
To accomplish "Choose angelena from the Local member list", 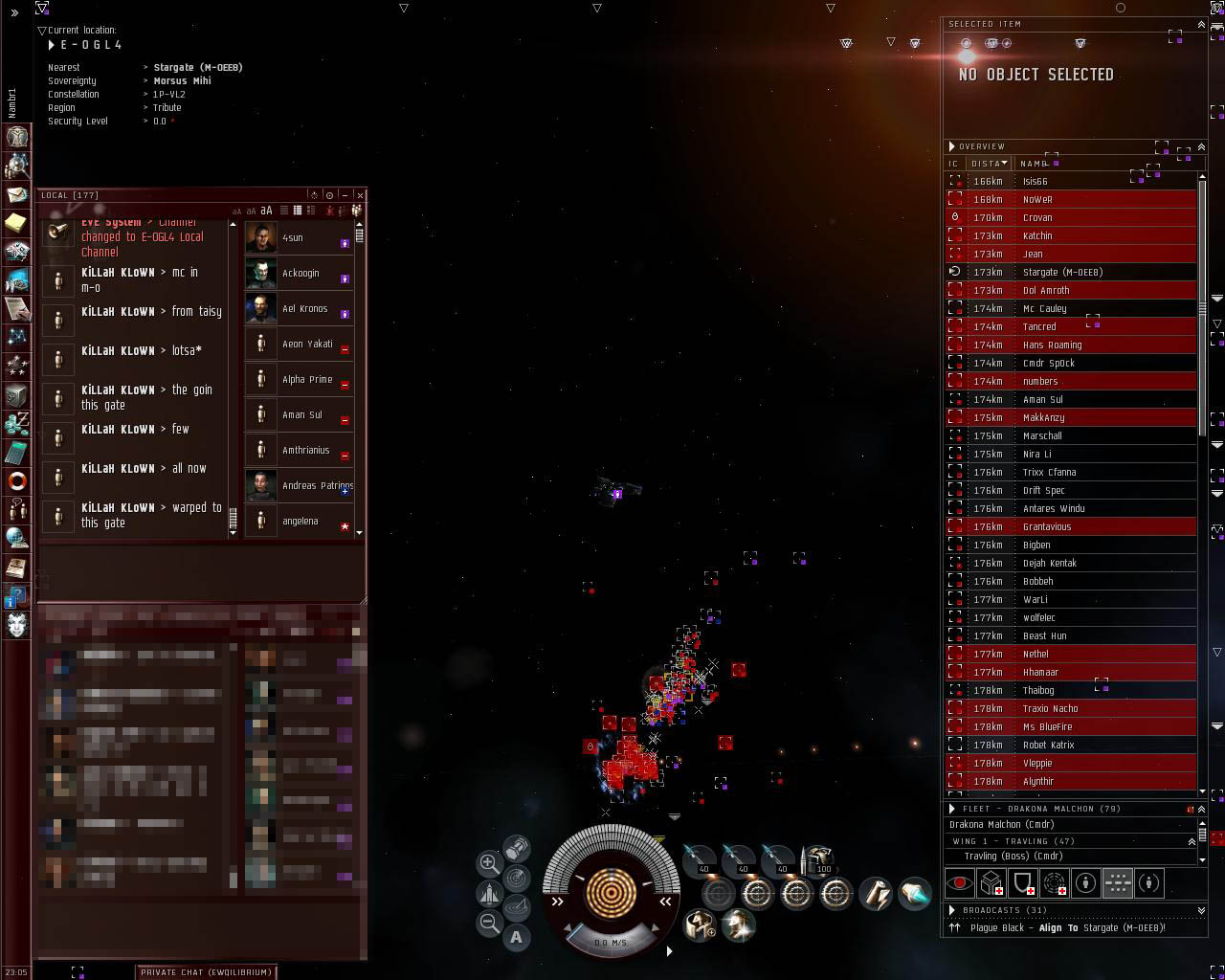I will coord(300,522).
